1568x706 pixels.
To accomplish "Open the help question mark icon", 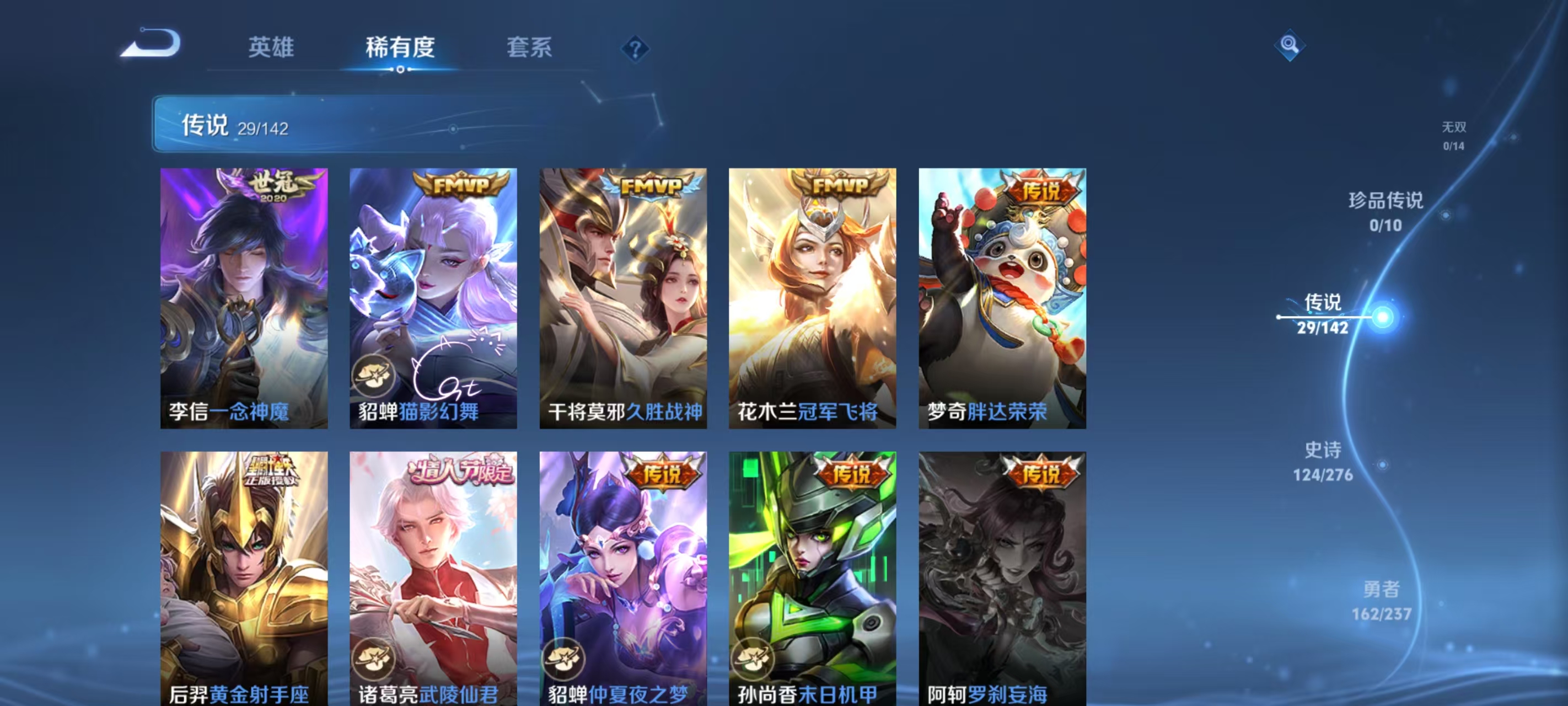I will (635, 49).
